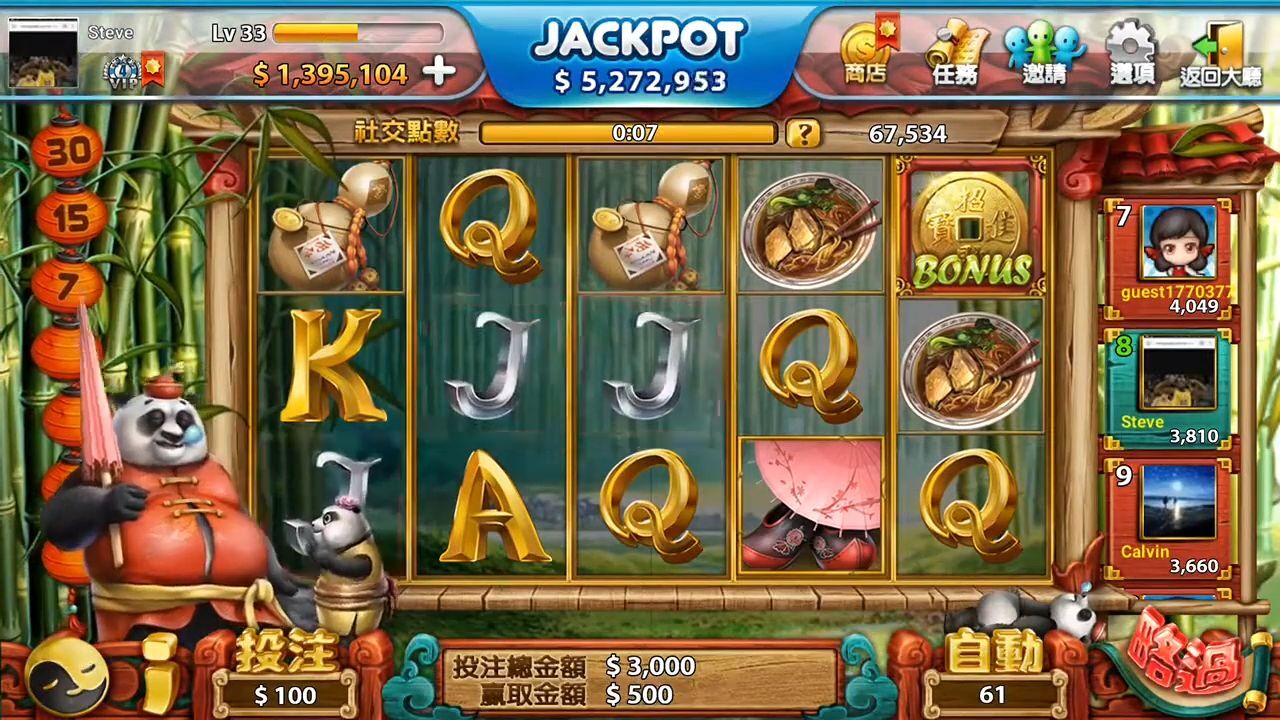Open the 選項 options gear
Screen dimensions: 1280x720
click(1132, 53)
